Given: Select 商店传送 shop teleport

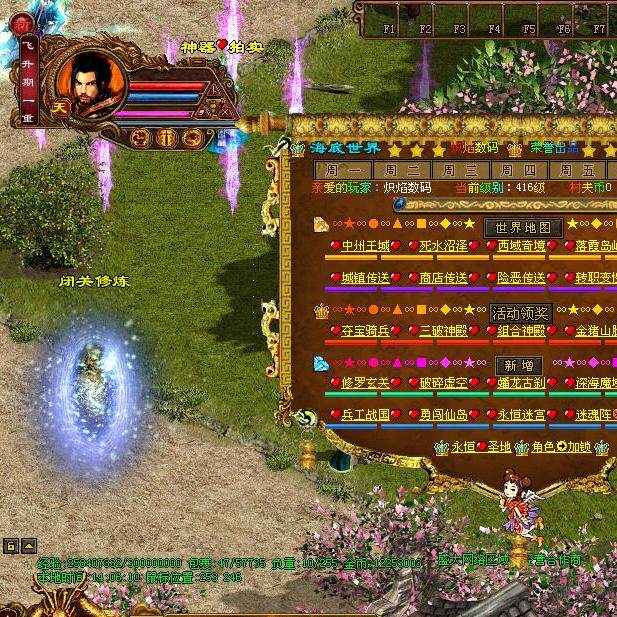Looking at the screenshot, I should point(443,278).
